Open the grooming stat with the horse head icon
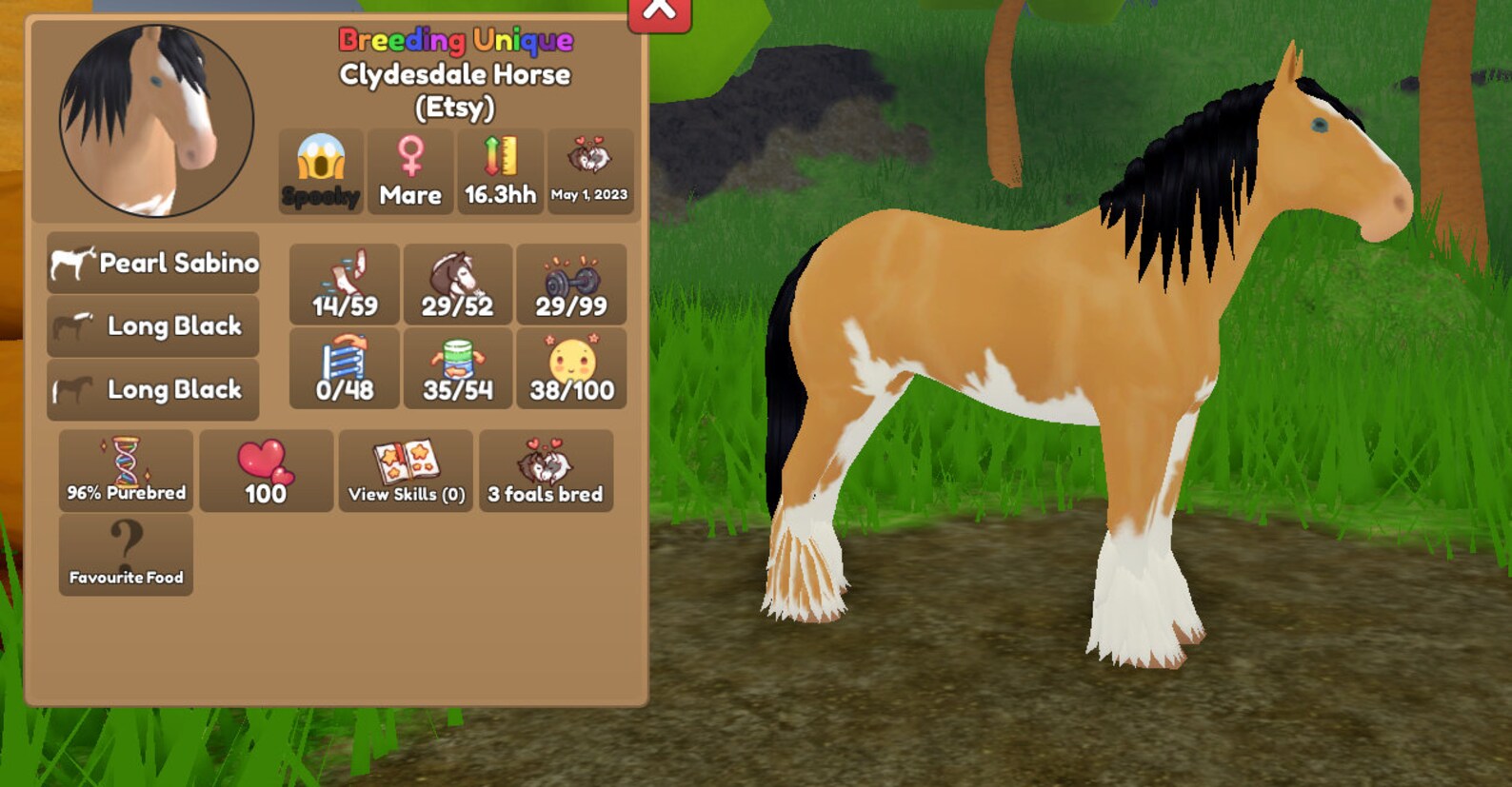This screenshot has width=1512, height=787. 458,284
